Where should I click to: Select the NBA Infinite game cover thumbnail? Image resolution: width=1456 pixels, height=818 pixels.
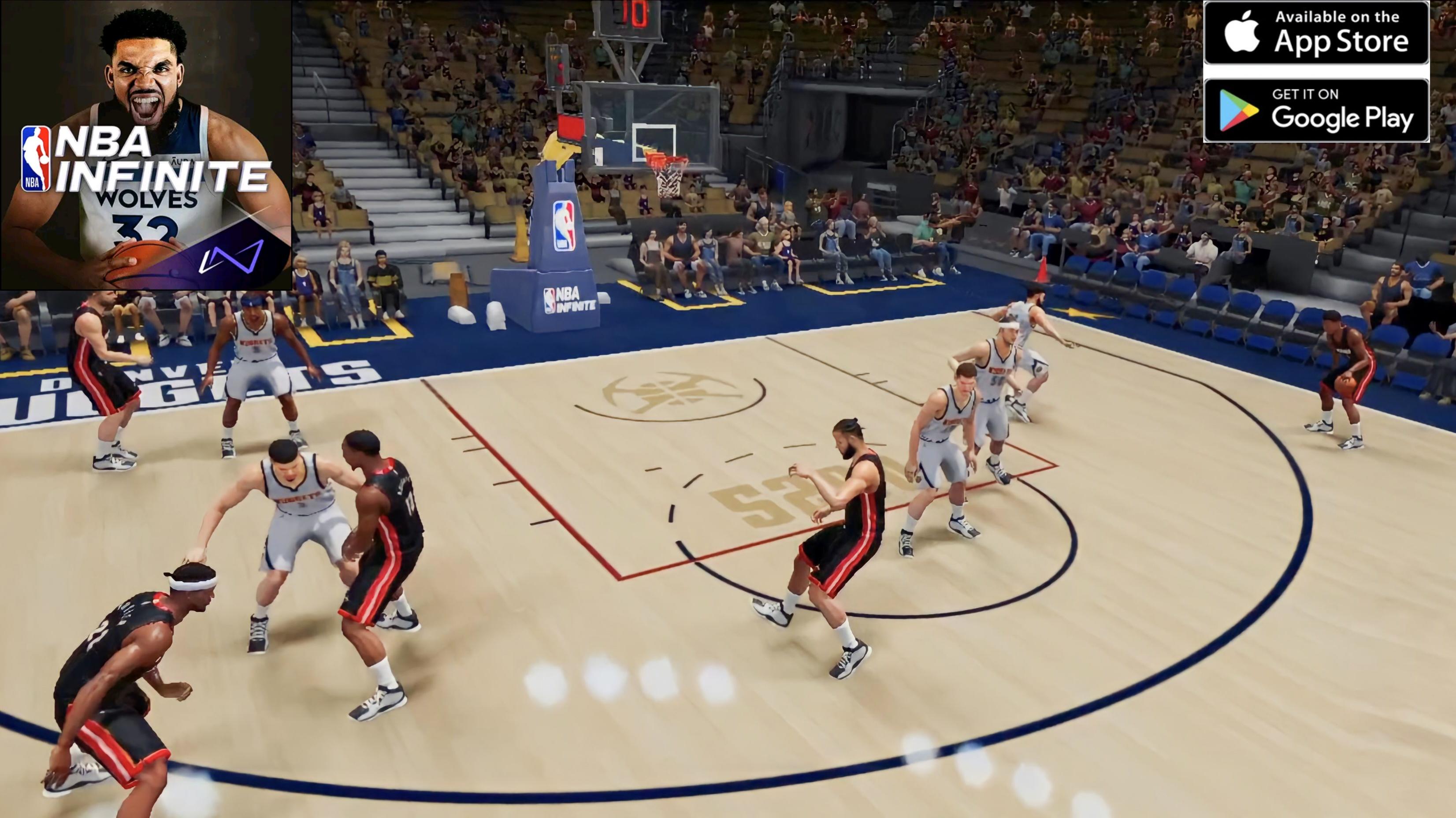coord(146,145)
